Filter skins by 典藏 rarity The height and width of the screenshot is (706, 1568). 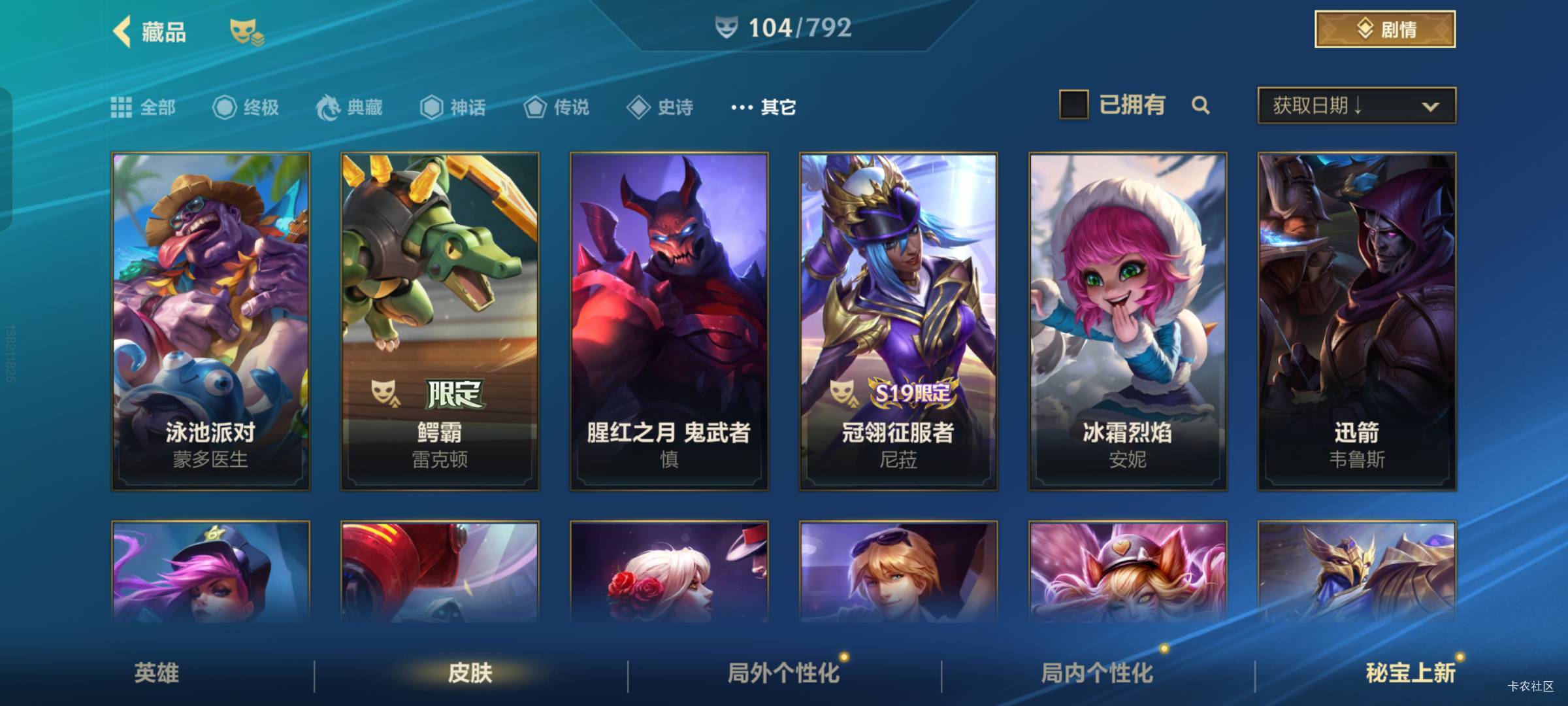point(350,107)
